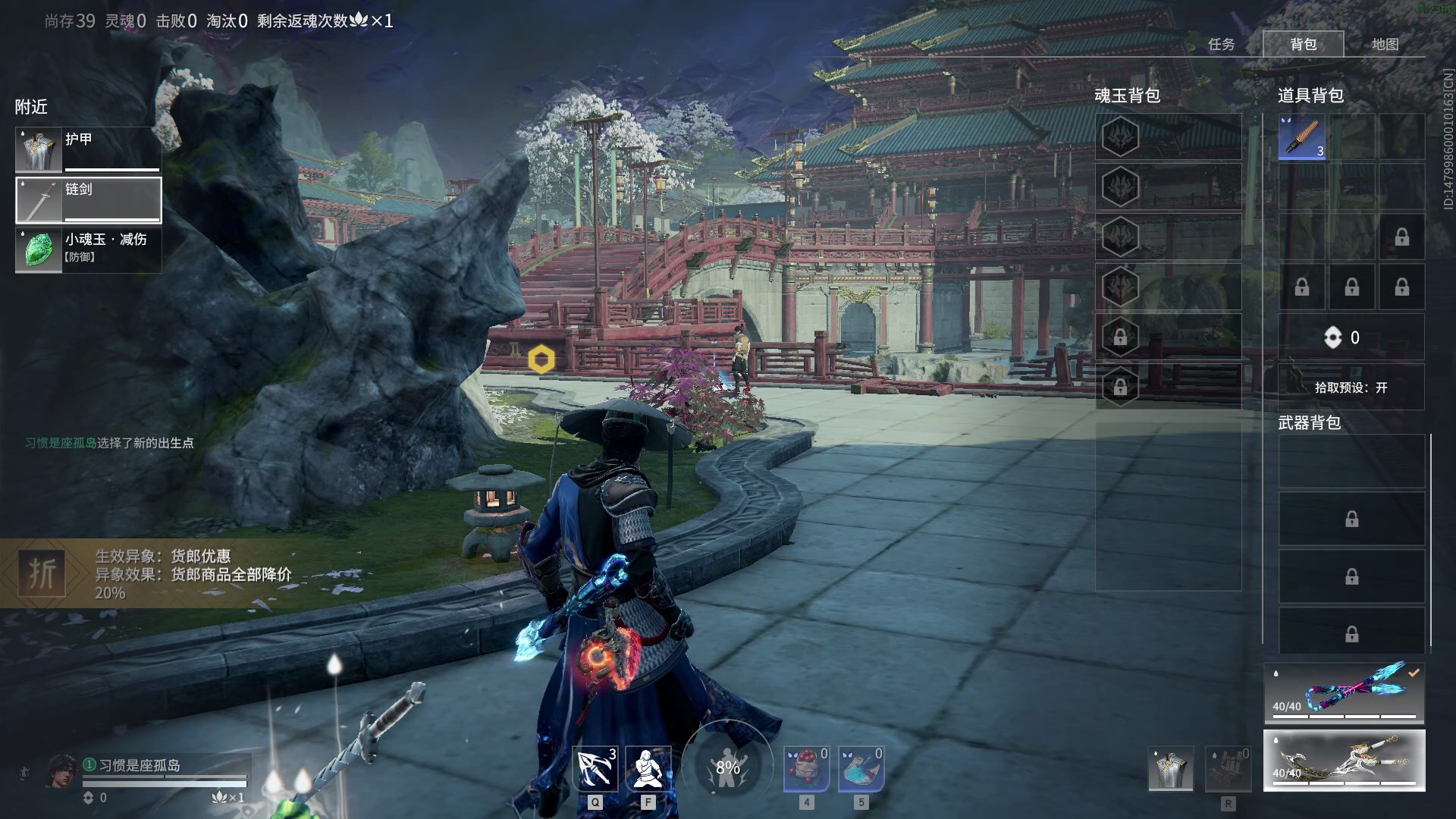Select the nearby 链剑 weapon entry
Screen dimensions: 1456x819
(x=88, y=200)
